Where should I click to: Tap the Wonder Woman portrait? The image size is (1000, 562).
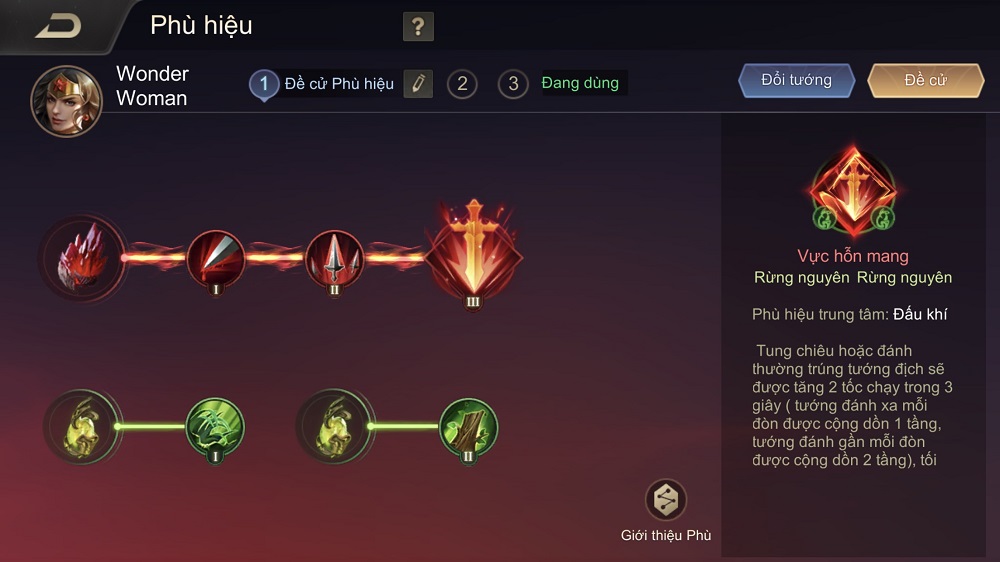pyautogui.click(x=66, y=101)
